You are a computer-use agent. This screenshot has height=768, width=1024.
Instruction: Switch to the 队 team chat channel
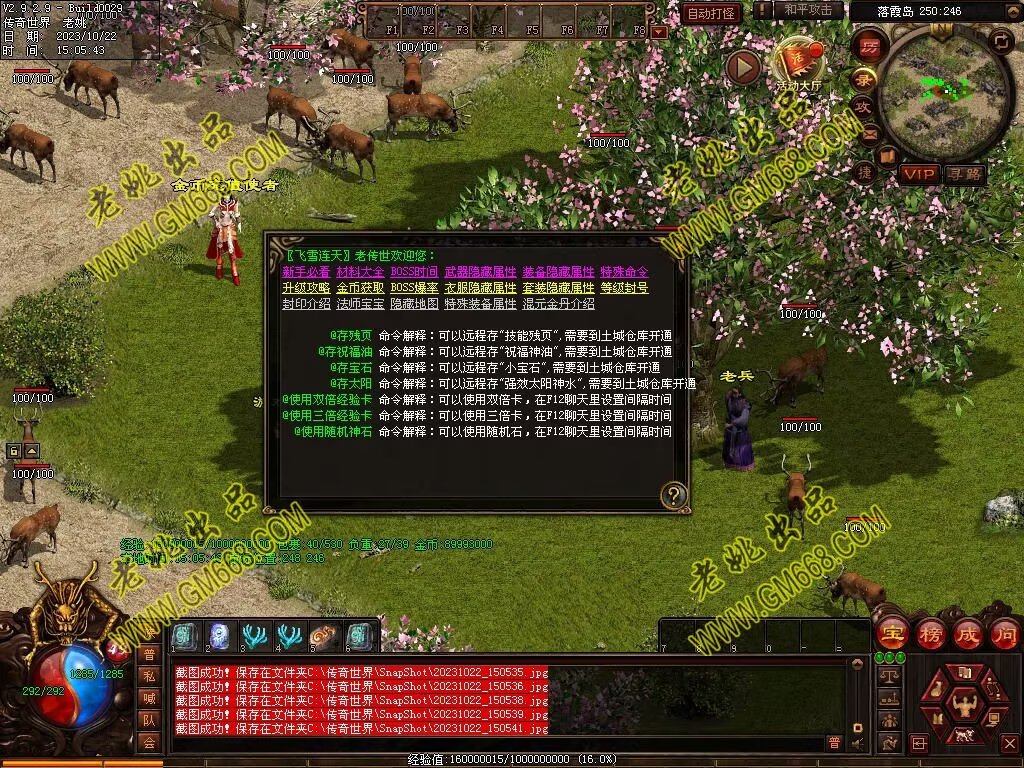click(149, 720)
